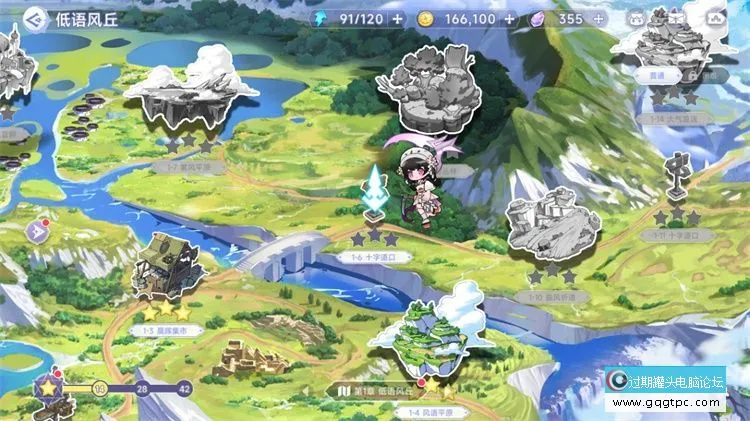Open the star reward chest icon
750x421 pixels.
pos(48,389)
